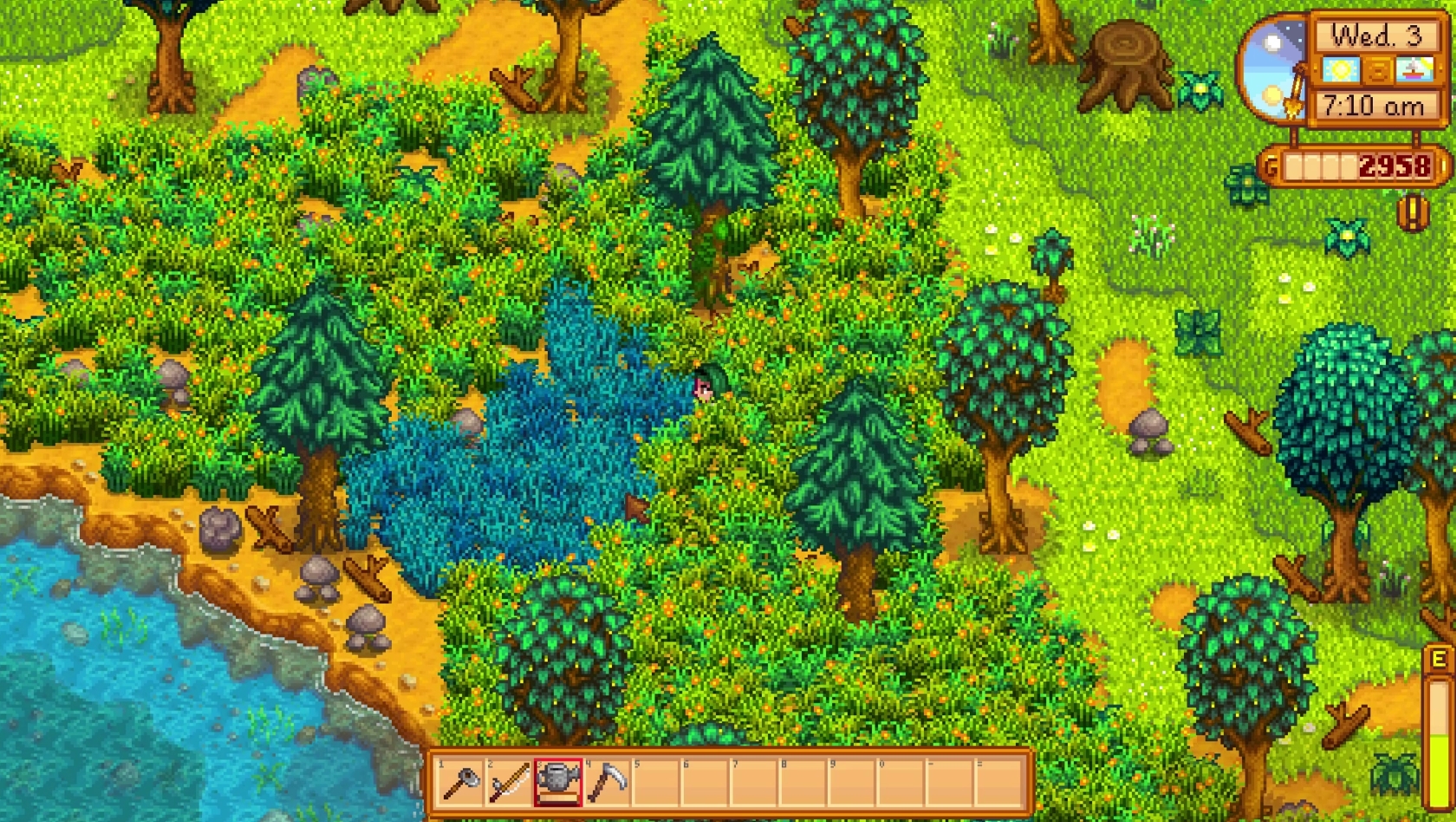Click the sailboat festival icon in the calendar box
Viewport: 1456px width, 822px height.
coord(1413,70)
